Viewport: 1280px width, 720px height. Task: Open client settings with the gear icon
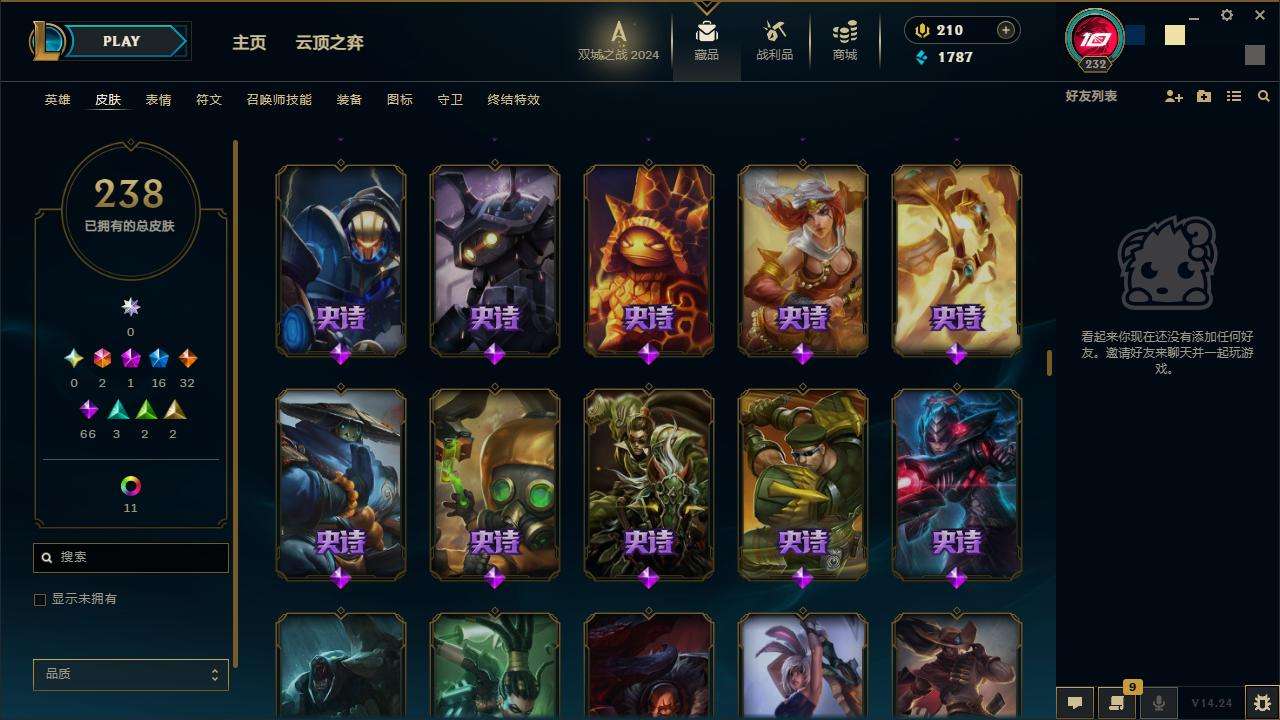click(x=1227, y=15)
